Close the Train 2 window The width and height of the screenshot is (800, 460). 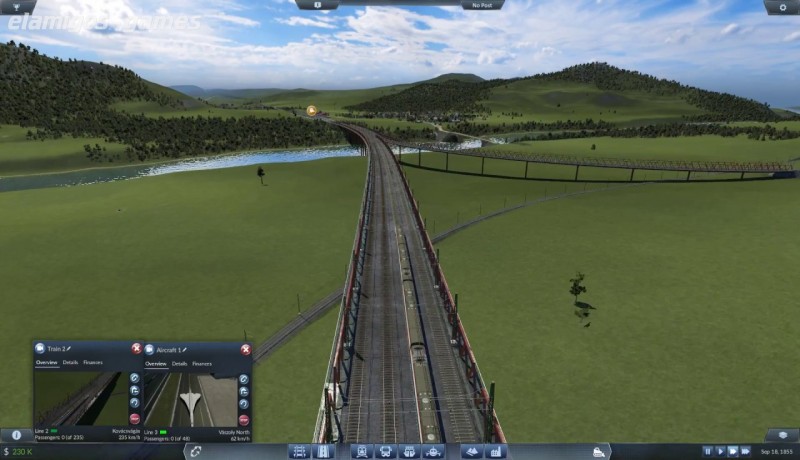[x=136, y=349]
